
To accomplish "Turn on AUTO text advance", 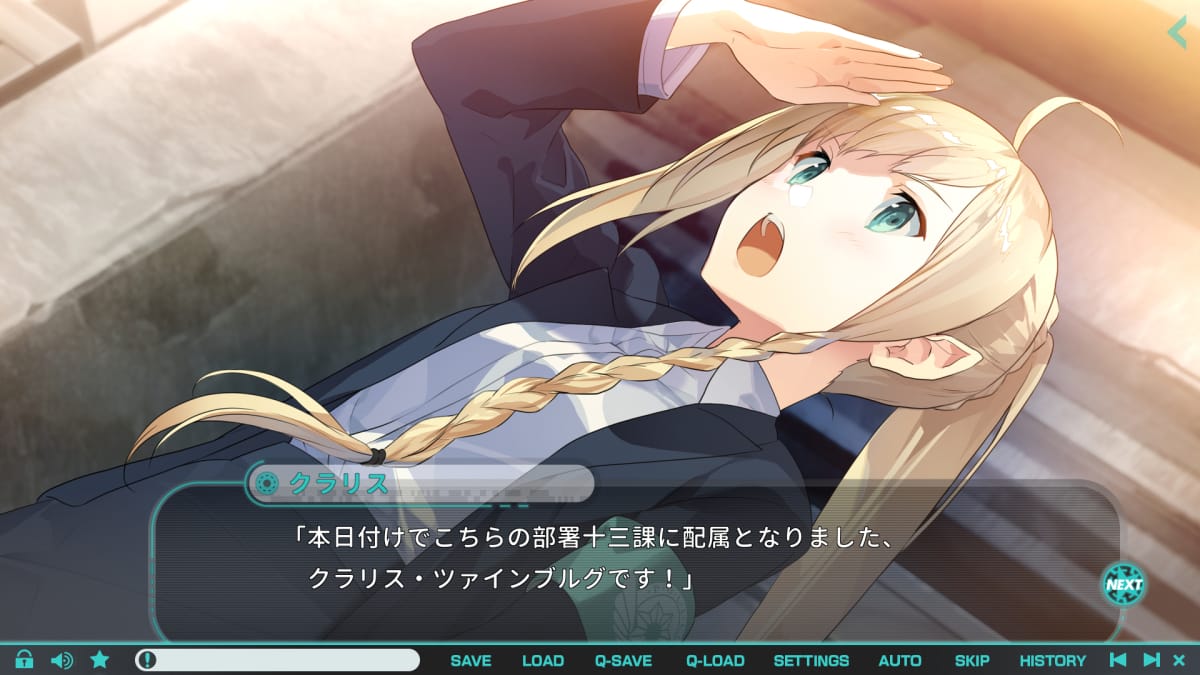I will [x=900, y=661].
